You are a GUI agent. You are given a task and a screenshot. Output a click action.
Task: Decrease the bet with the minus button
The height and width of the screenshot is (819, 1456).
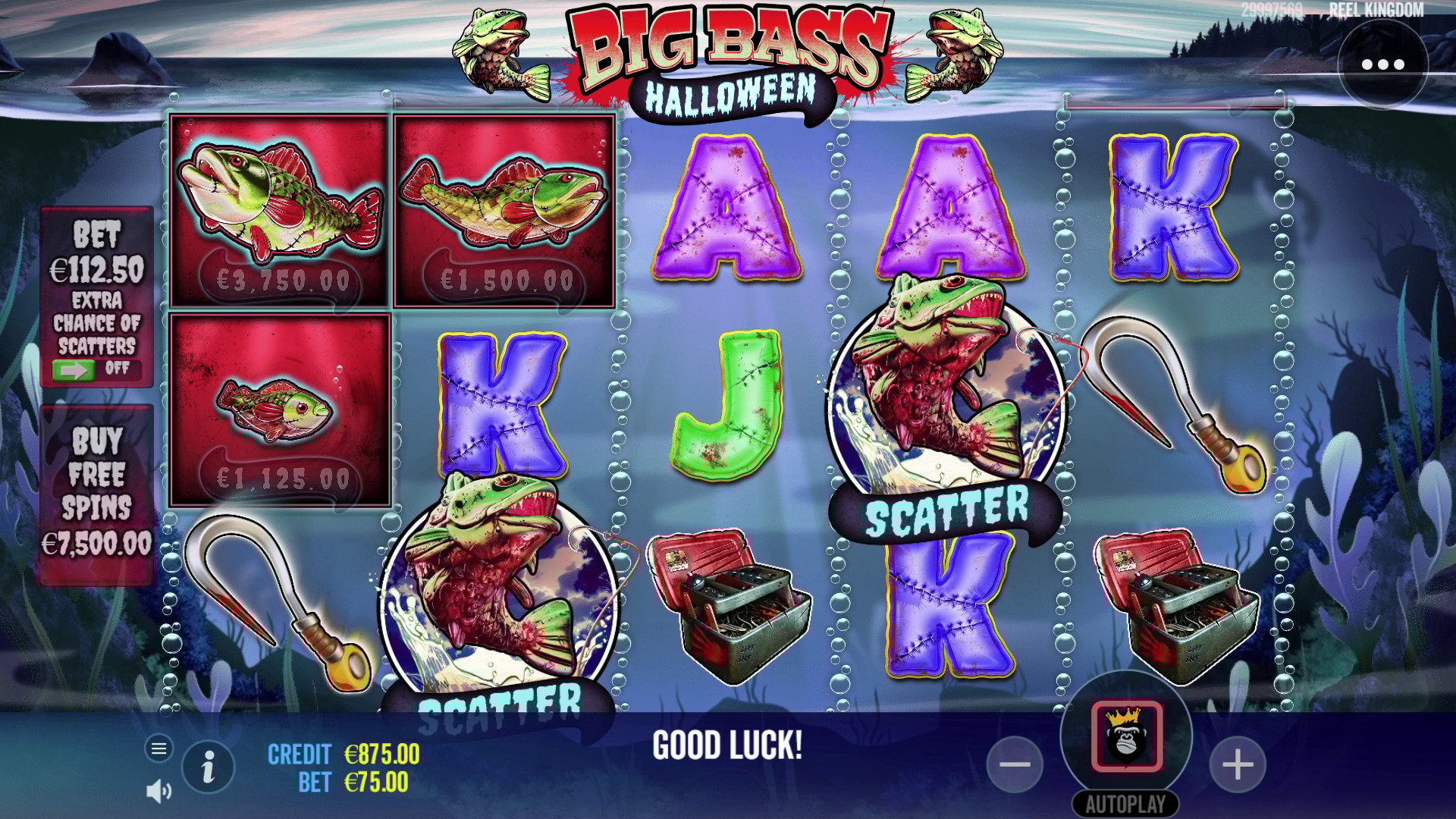1015,764
